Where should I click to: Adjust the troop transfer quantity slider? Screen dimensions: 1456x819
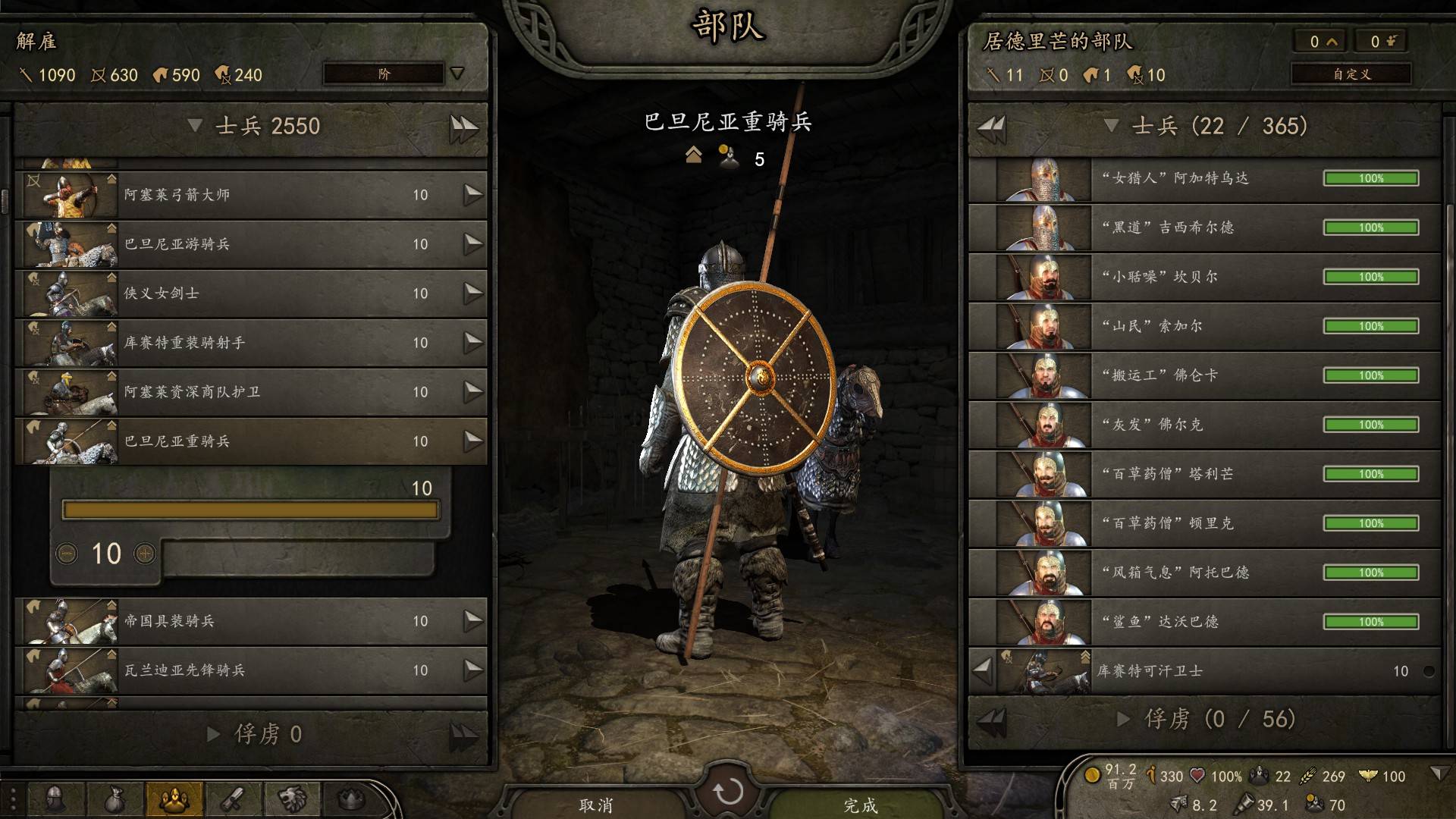click(250, 510)
